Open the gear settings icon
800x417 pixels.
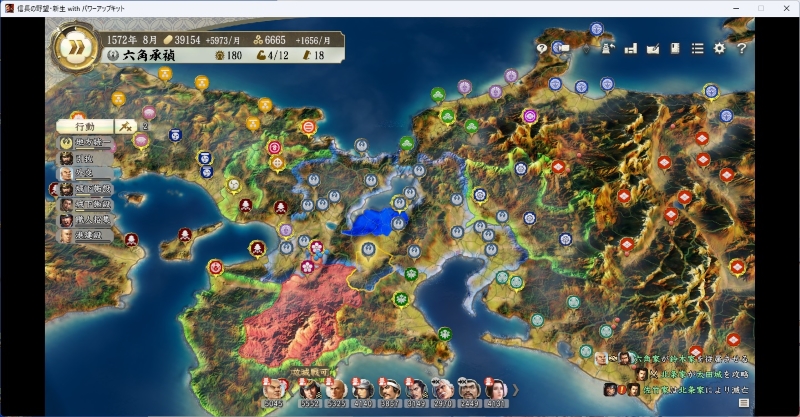tap(719, 48)
